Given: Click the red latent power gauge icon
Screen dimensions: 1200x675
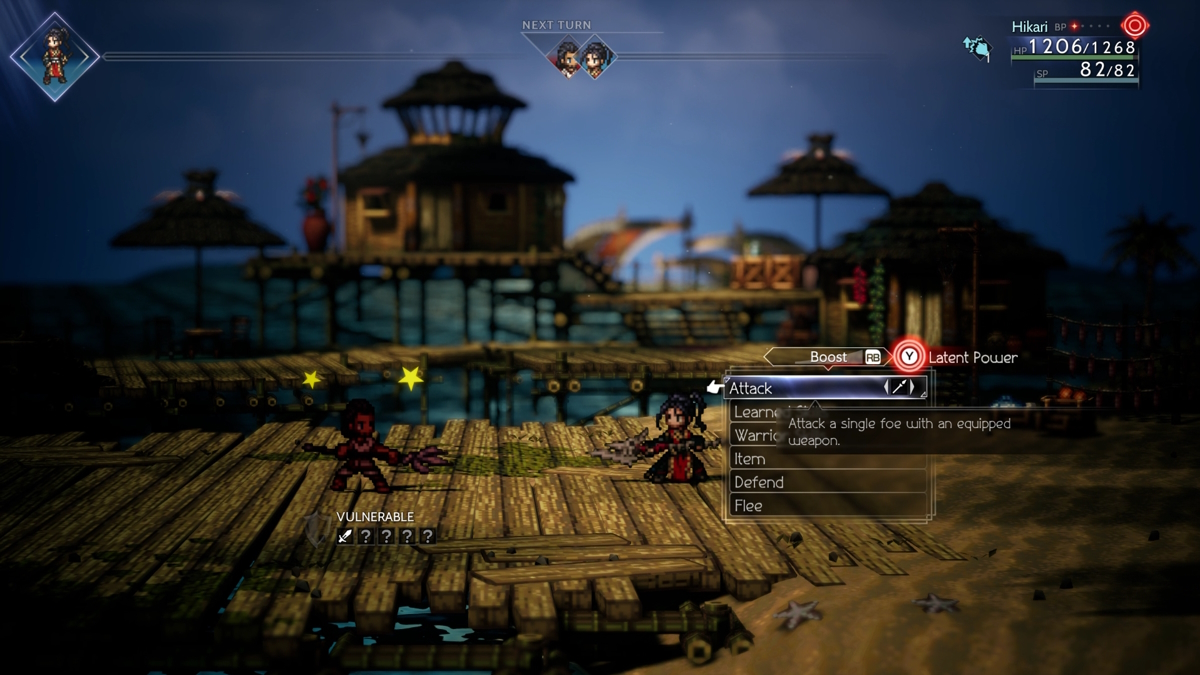Looking at the screenshot, I should (1134, 25).
